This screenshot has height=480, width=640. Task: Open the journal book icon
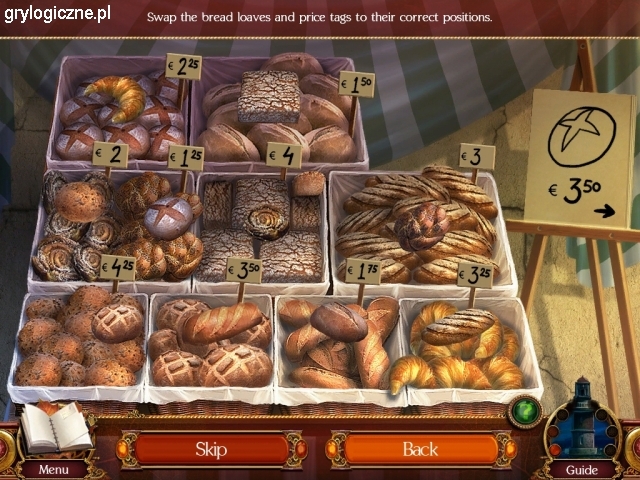click(53, 428)
